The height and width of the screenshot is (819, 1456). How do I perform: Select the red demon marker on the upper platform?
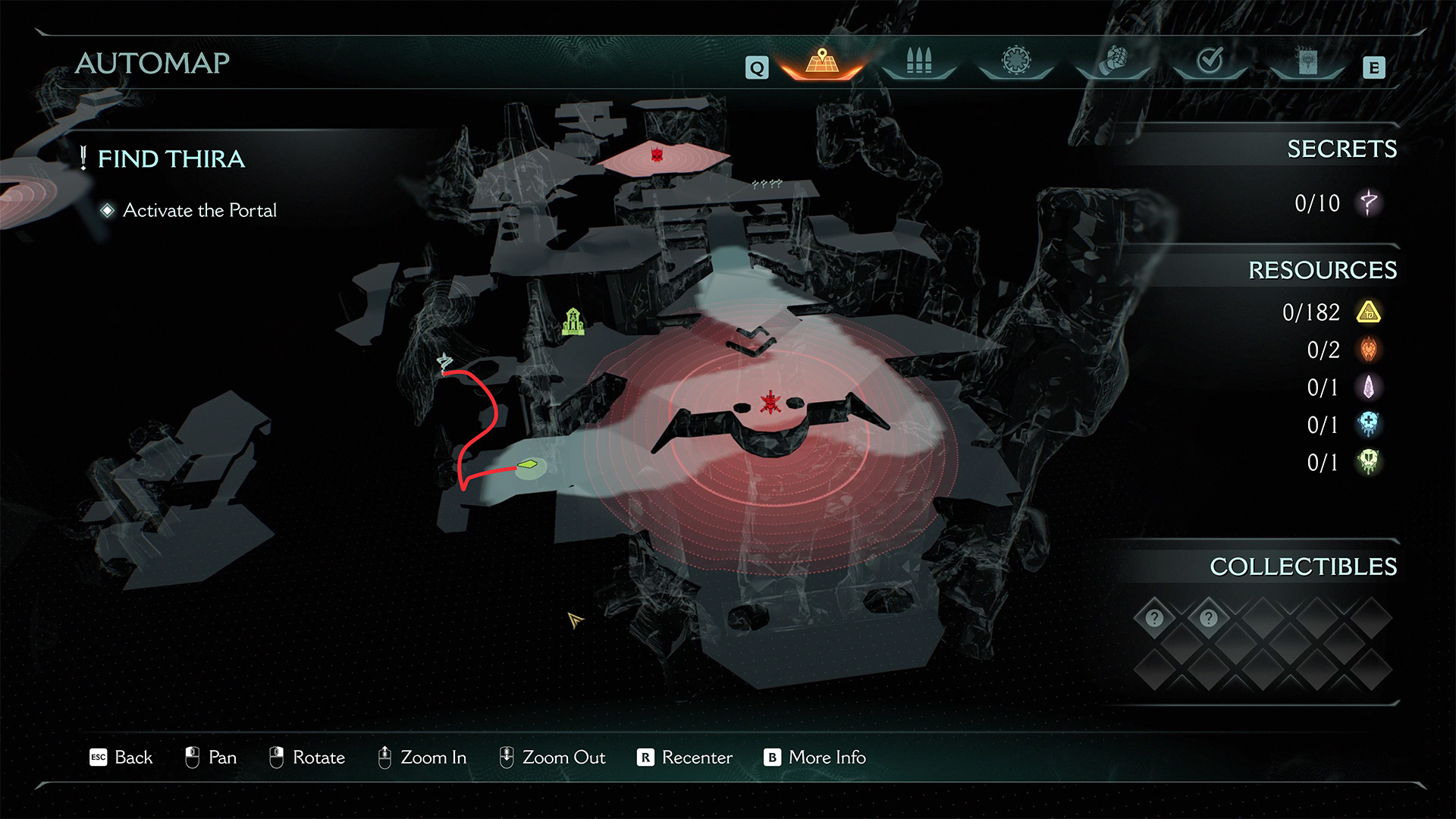(x=657, y=155)
